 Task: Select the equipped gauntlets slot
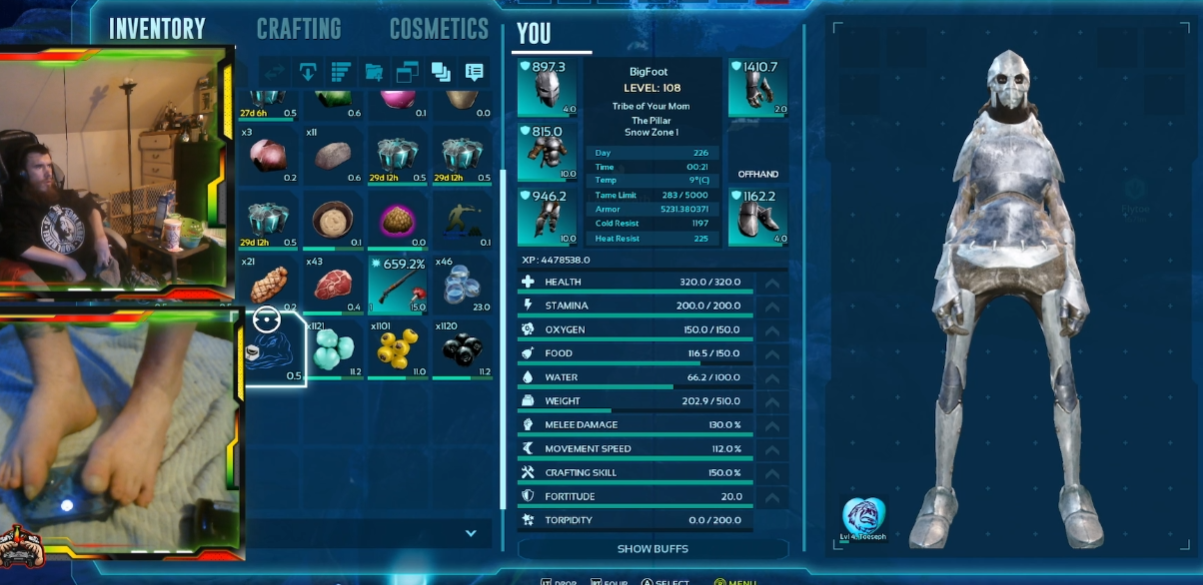click(x=758, y=89)
